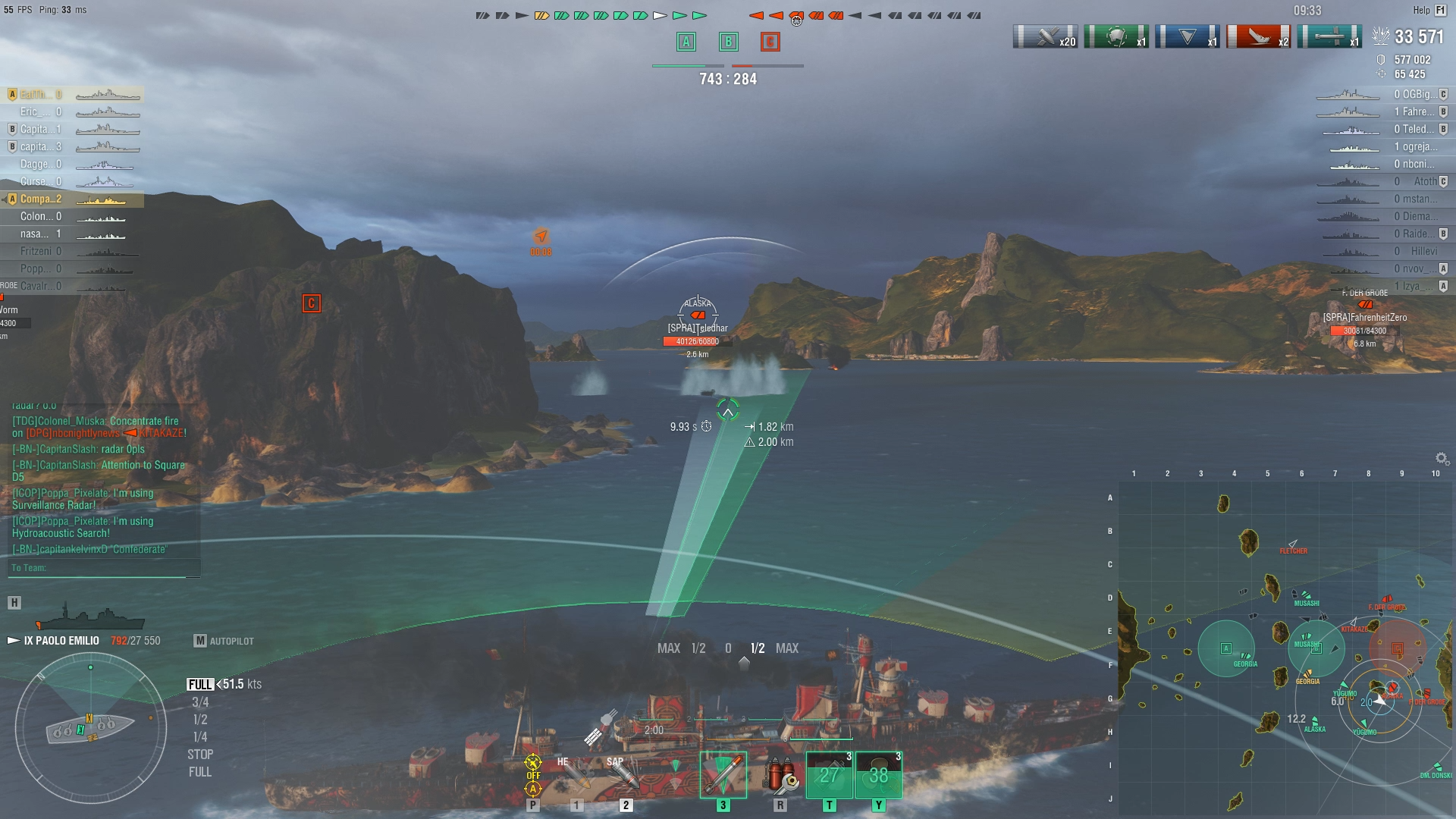
Task: Select capture point B indicator
Action: [x=728, y=42]
